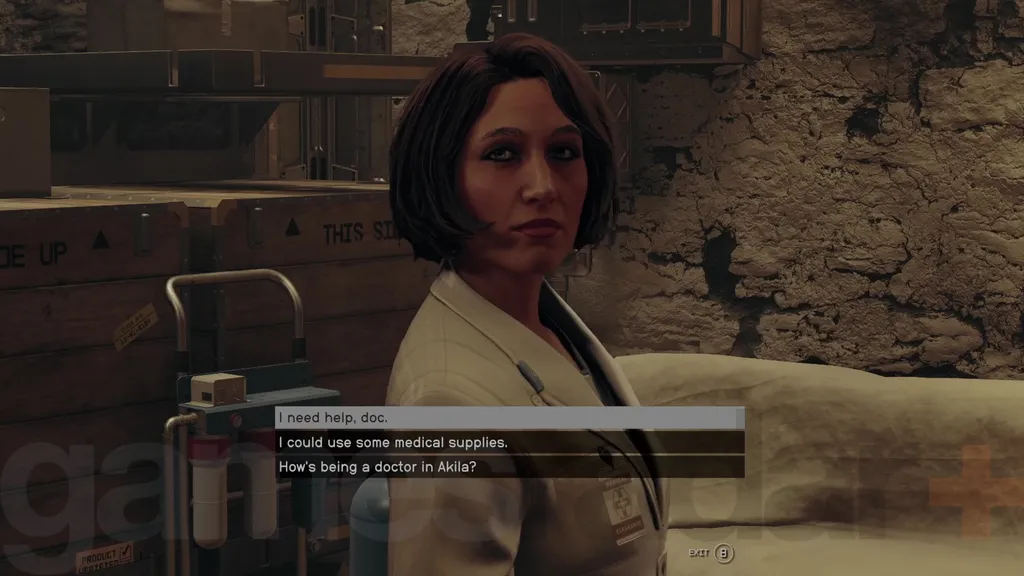Choose the "I need help, doc." reply
The image size is (1024, 576).
508,418
